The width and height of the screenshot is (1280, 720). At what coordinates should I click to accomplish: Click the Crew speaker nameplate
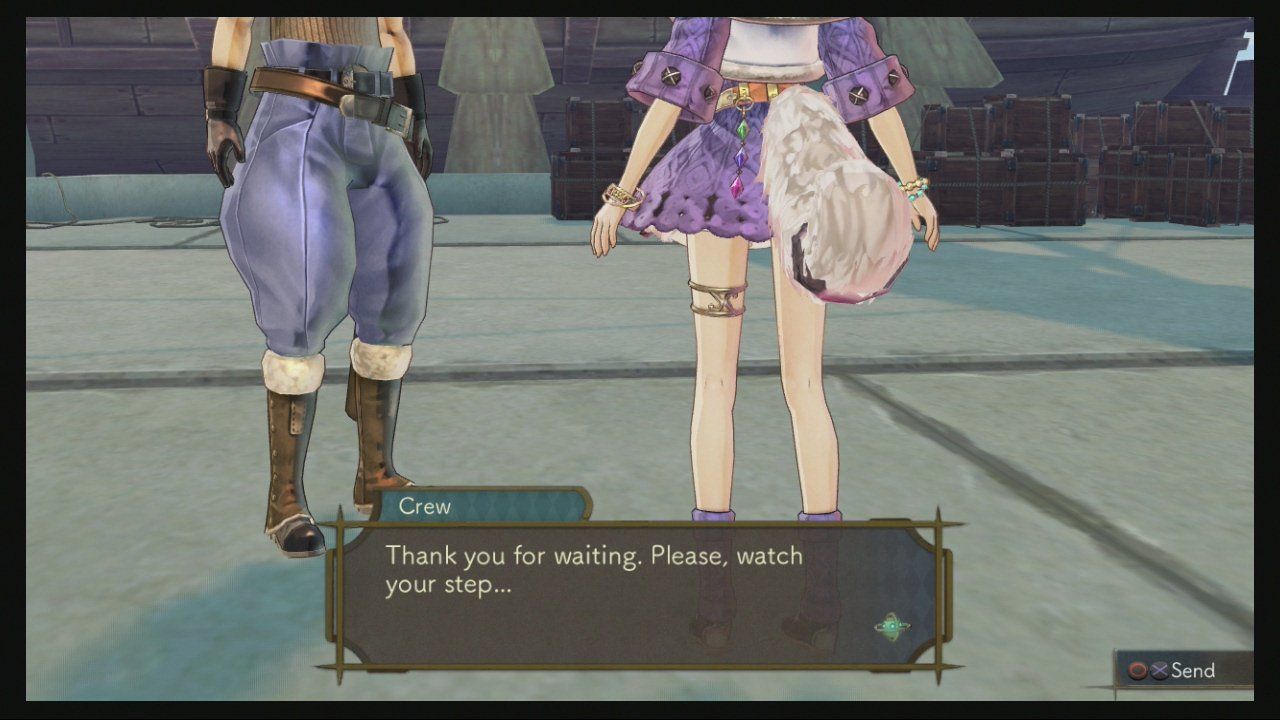click(425, 506)
